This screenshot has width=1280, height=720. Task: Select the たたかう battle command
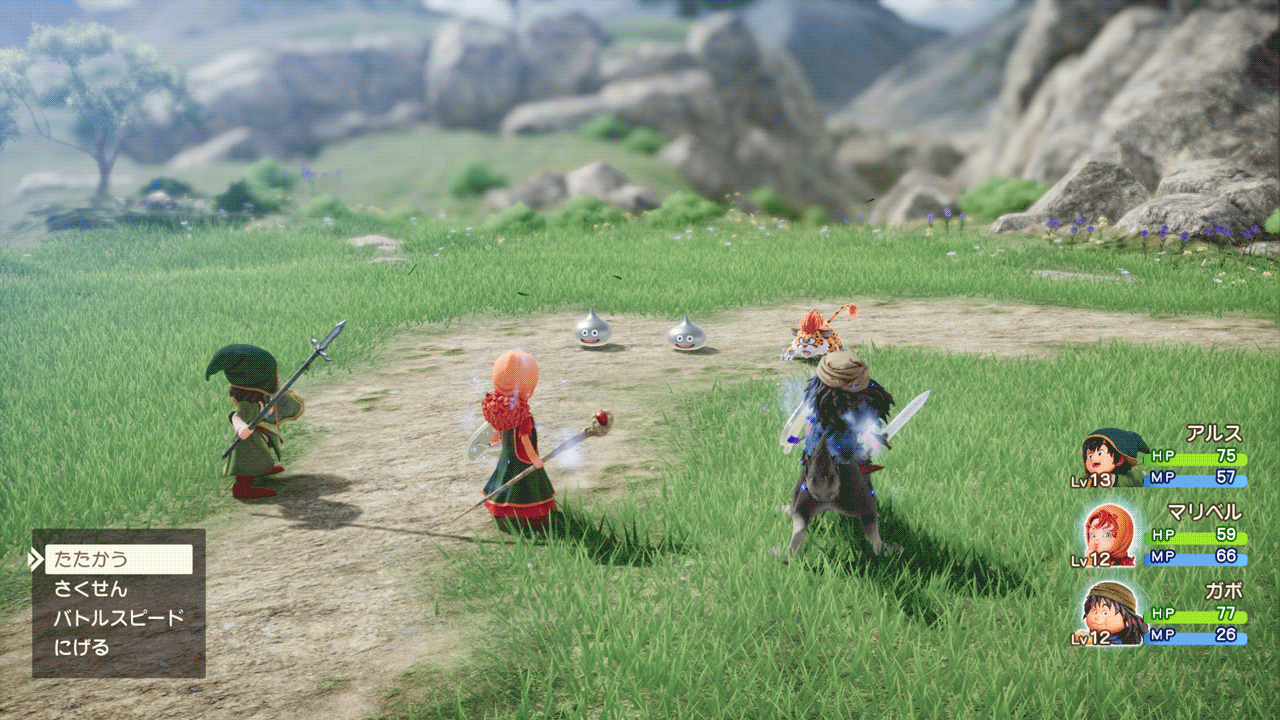pos(118,559)
